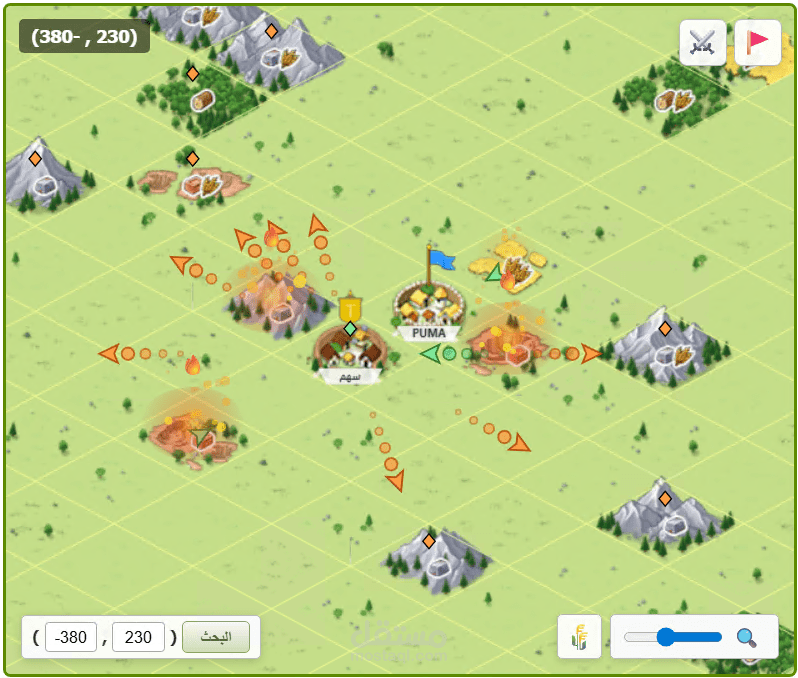The width and height of the screenshot is (798, 678).
Task: Open the red flag map button
Action: point(757,43)
